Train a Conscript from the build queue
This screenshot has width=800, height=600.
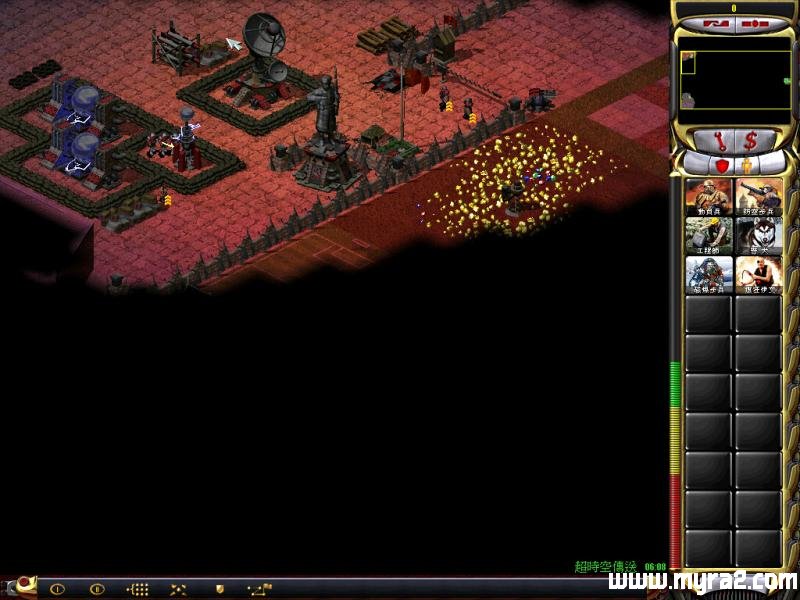coord(710,196)
